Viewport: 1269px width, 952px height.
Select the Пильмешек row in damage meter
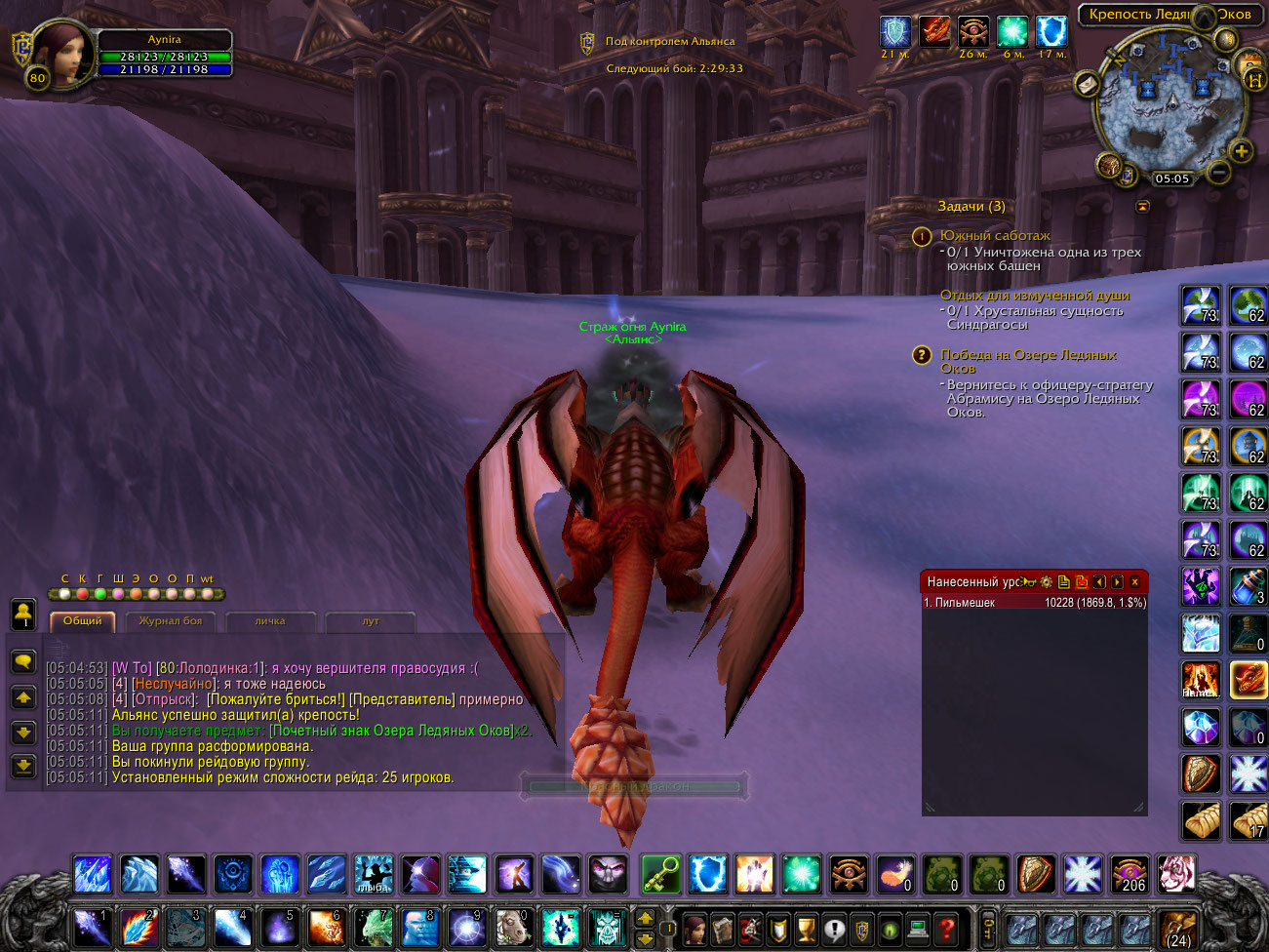point(1034,603)
